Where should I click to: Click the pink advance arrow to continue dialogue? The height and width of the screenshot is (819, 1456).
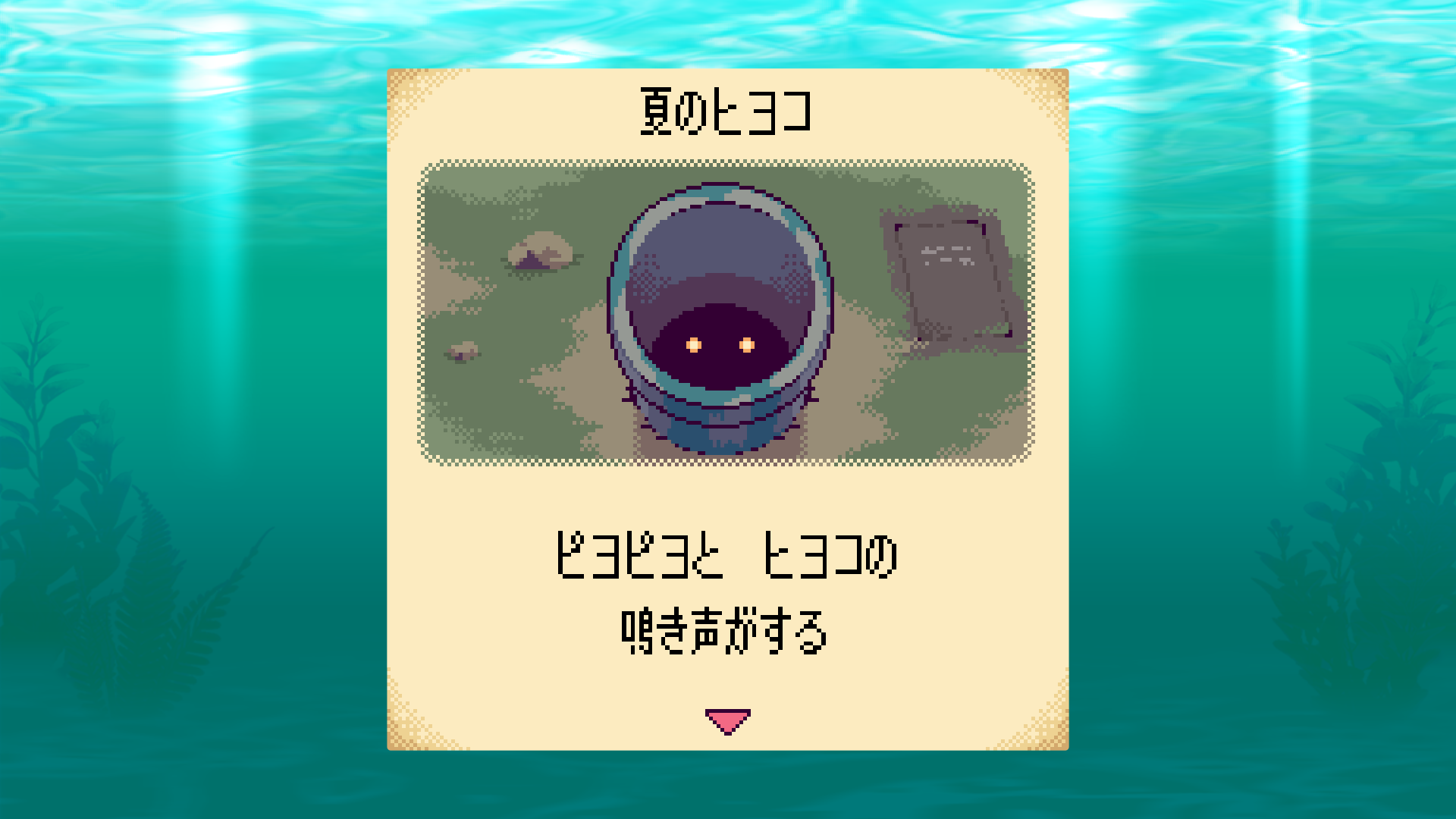(726, 718)
